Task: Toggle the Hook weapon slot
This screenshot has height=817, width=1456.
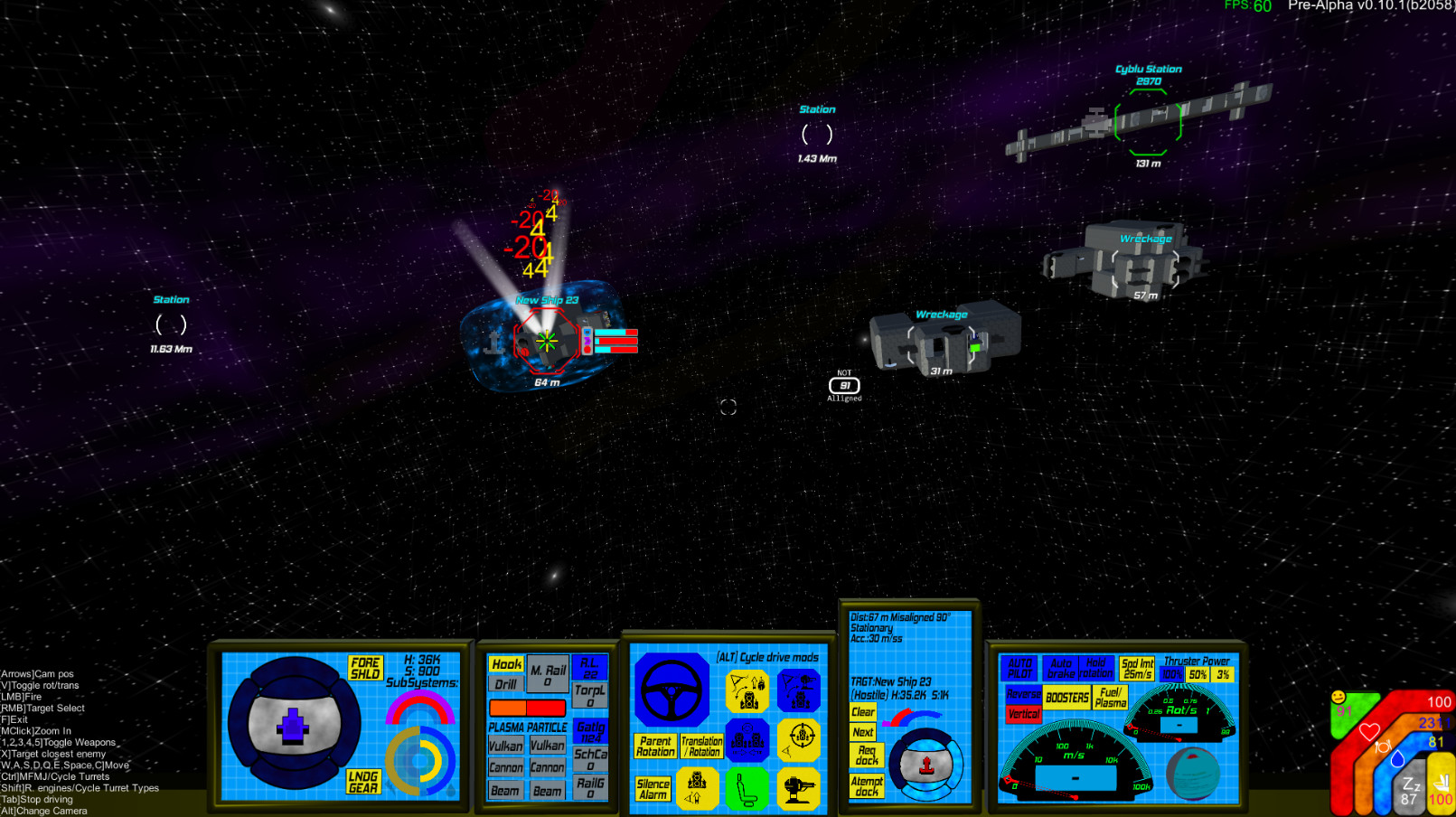Action: (x=504, y=664)
